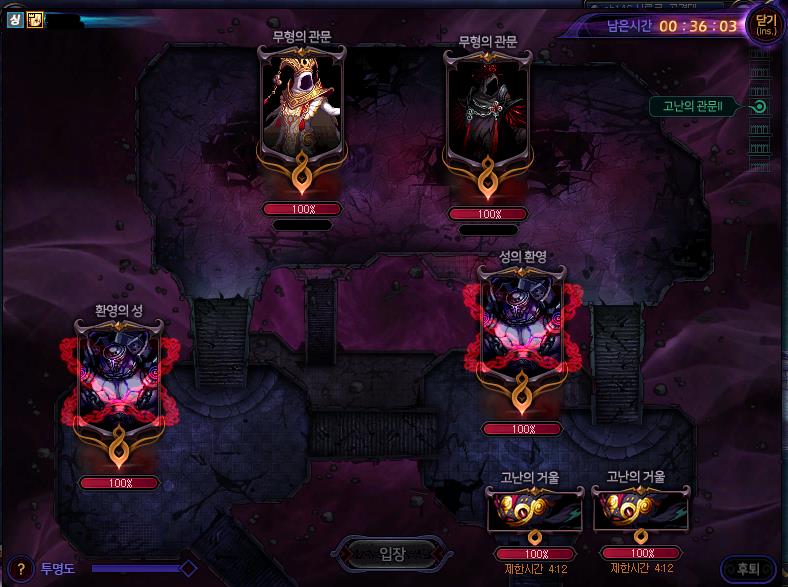This screenshot has height=587, width=788.
Task: Close the raid map with 닫기 button
Action: click(x=766, y=24)
